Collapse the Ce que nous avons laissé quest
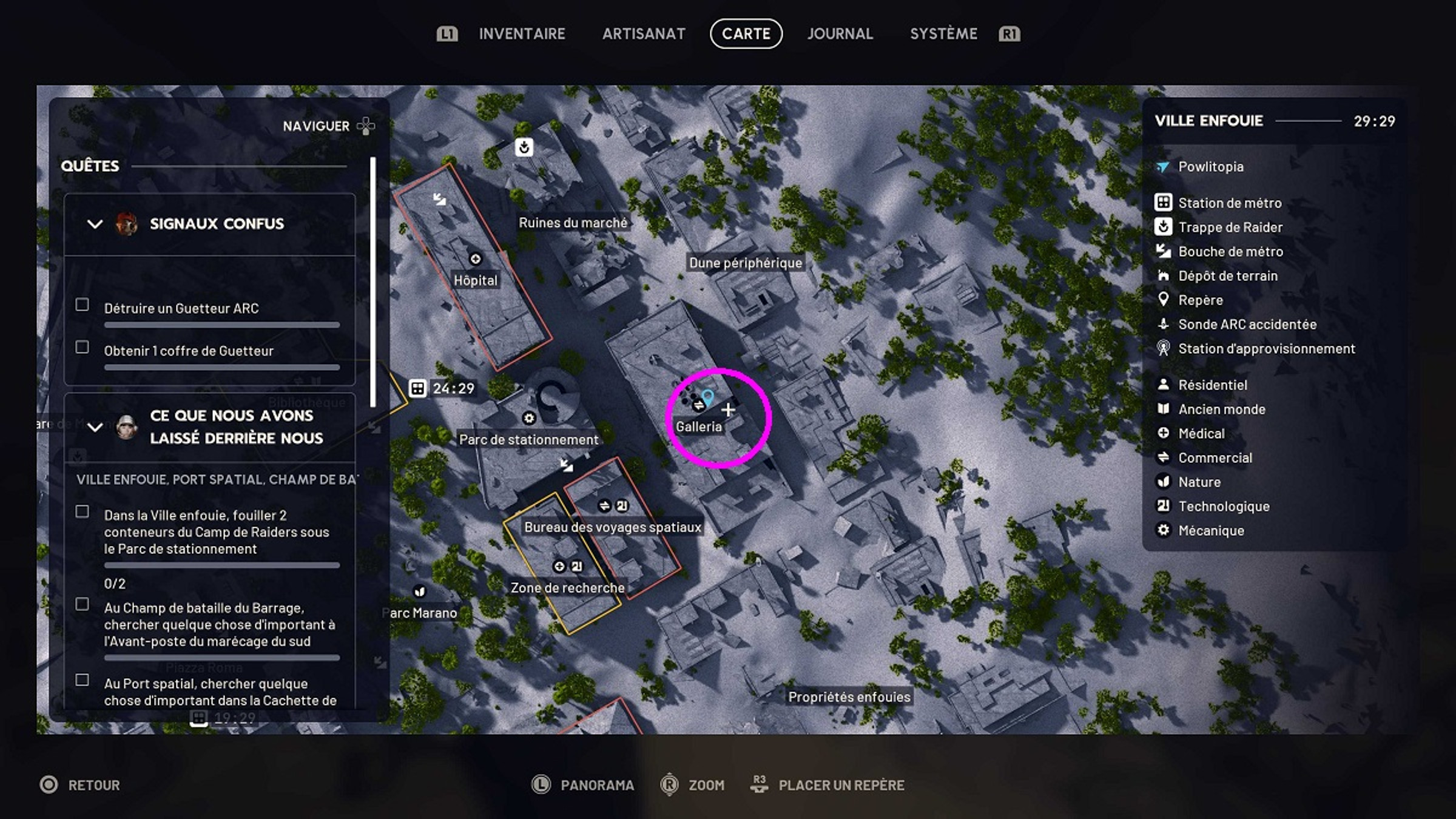This screenshot has height=819, width=1456. coord(95,427)
